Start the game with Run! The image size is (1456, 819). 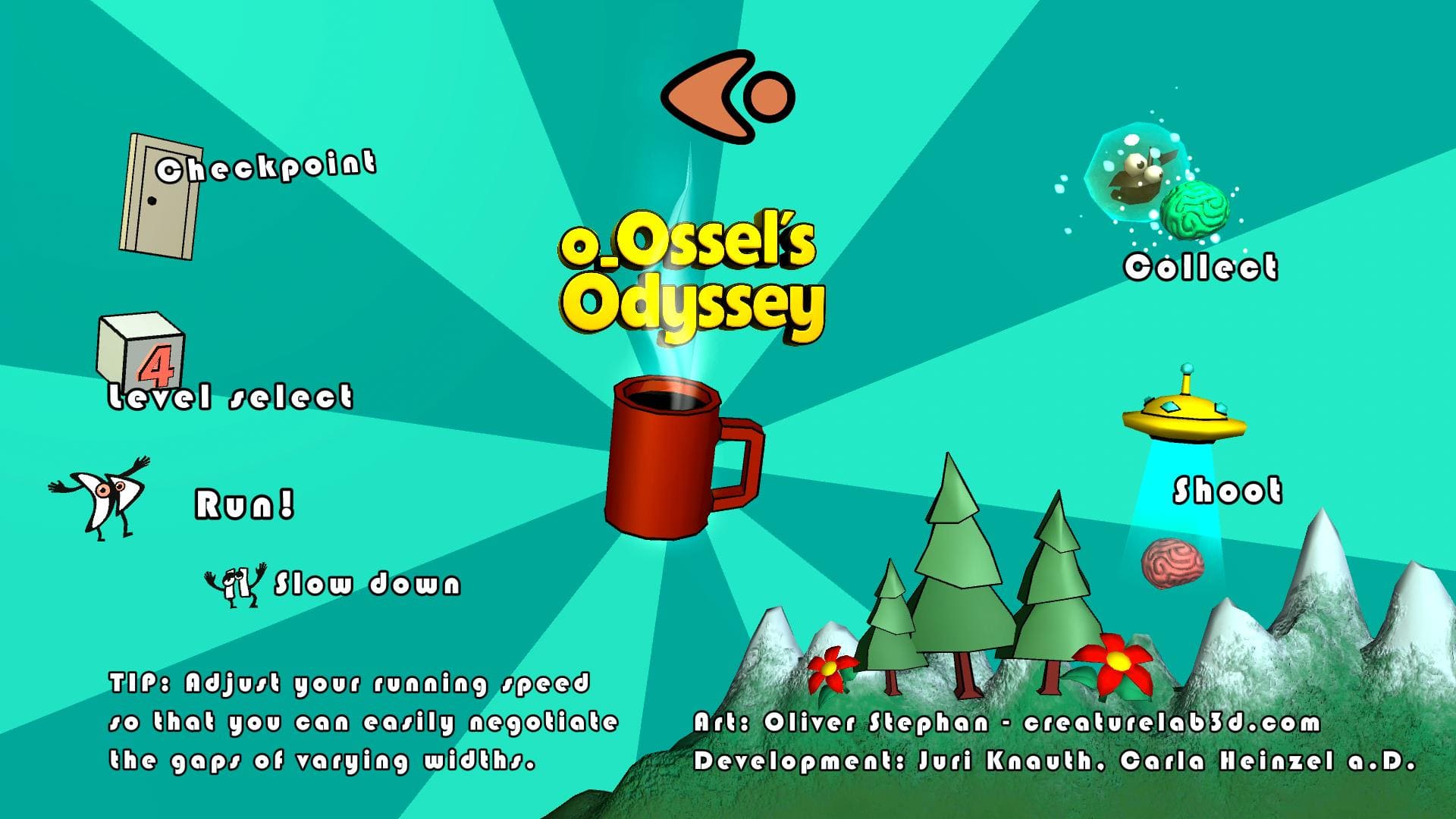[x=244, y=504]
